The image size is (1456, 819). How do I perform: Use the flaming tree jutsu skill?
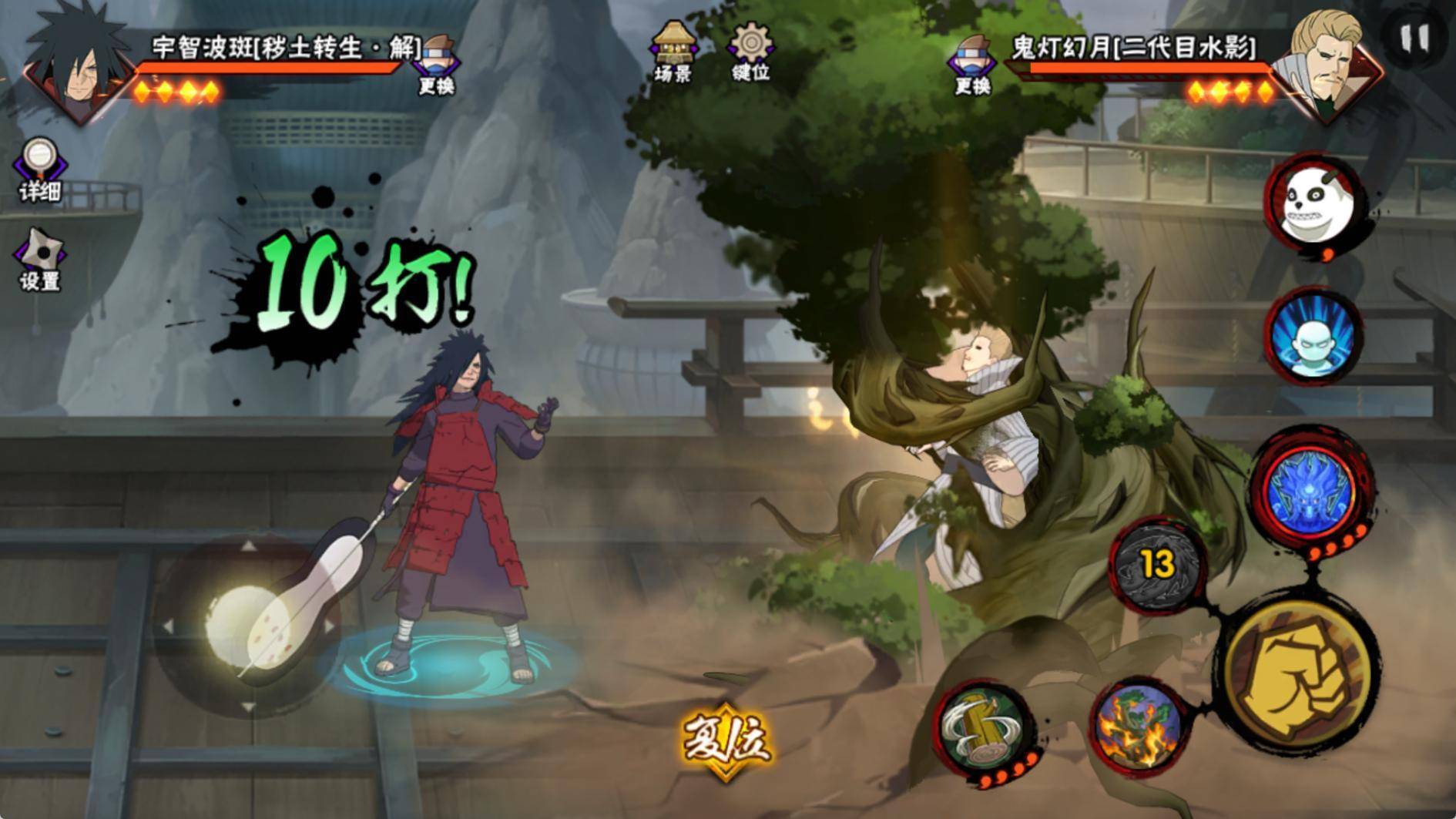pos(1138,727)
